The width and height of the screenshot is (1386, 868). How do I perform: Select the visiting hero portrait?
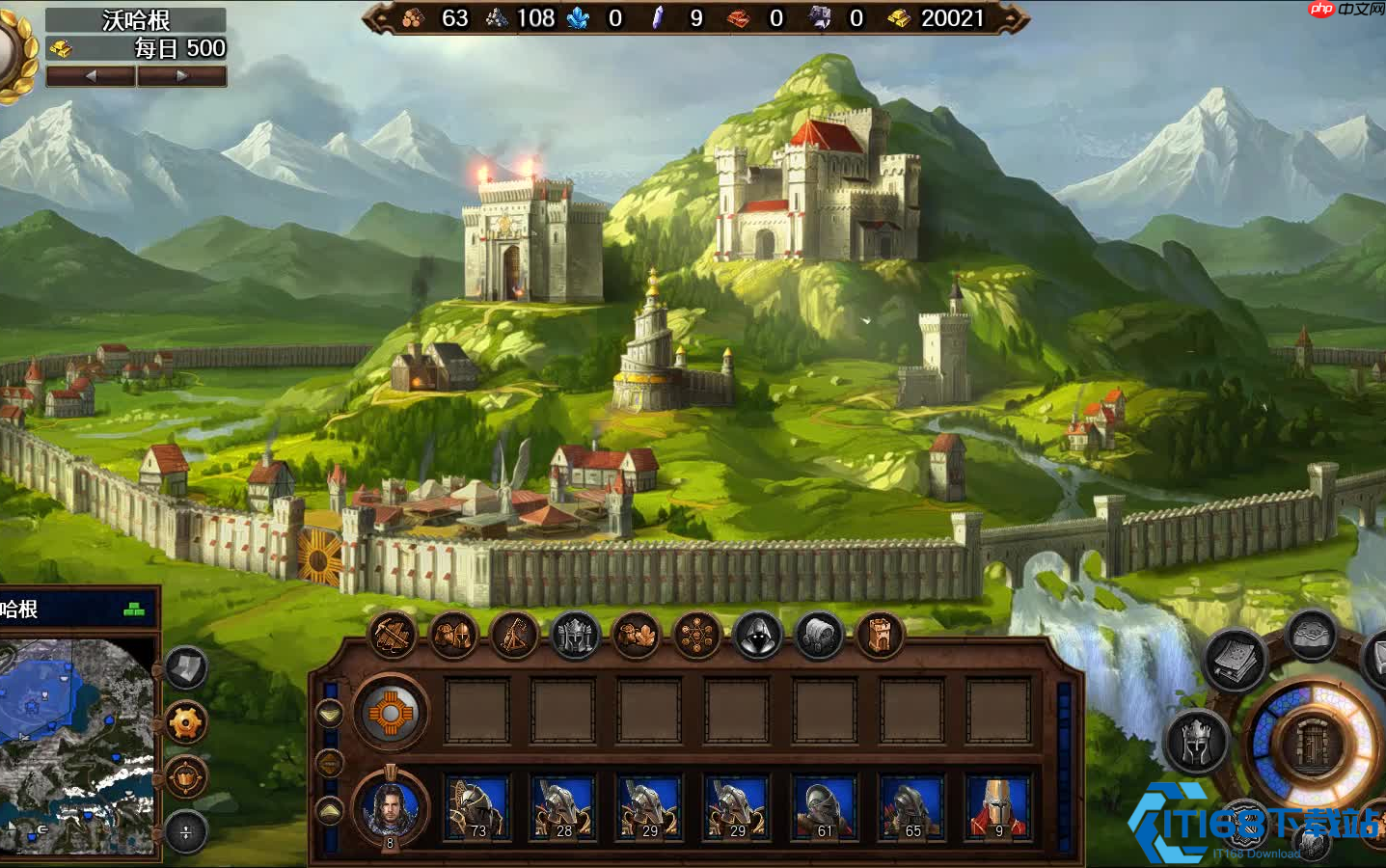pyautogui.click(x=391, y=808)
